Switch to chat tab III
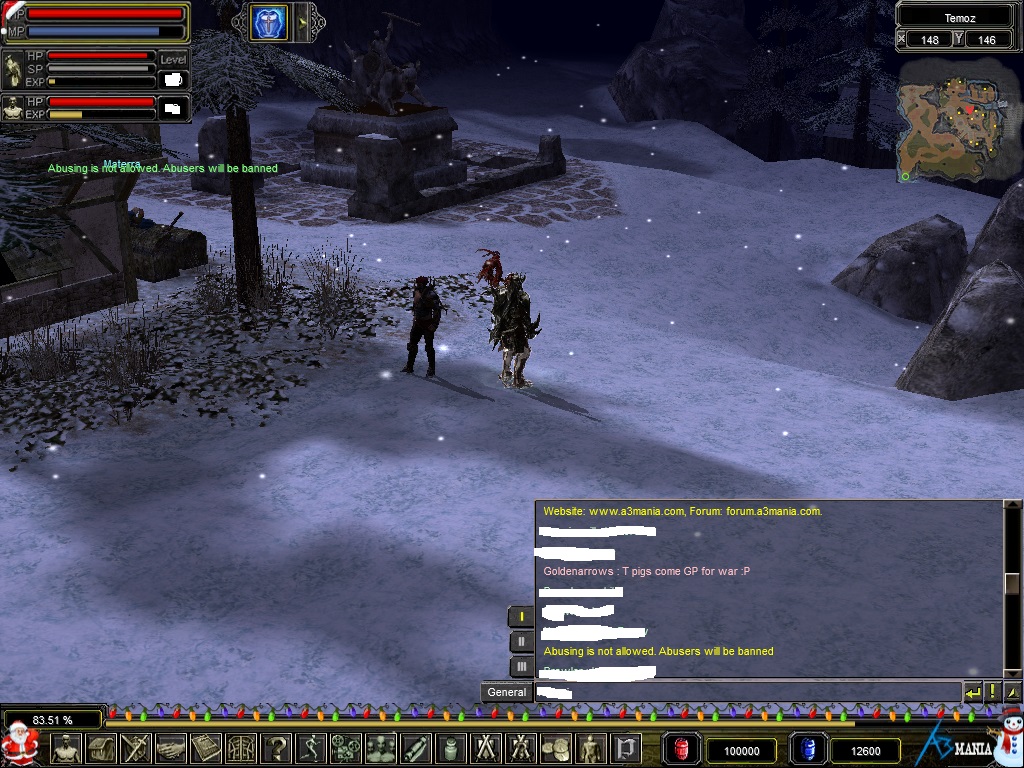Screen dimensions: 1024x768 [x=521, y=666]
